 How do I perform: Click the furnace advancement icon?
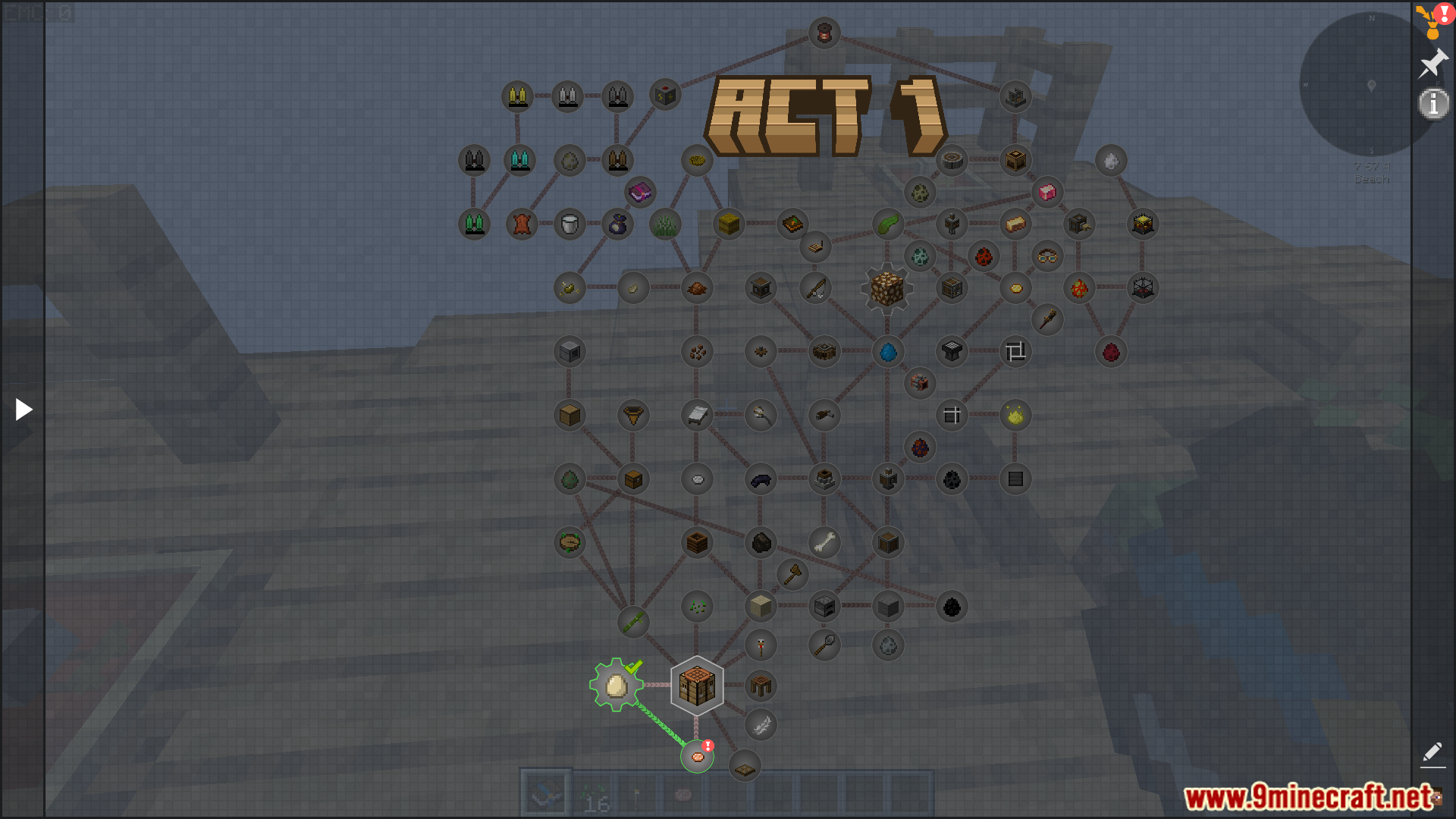point(824,607)
